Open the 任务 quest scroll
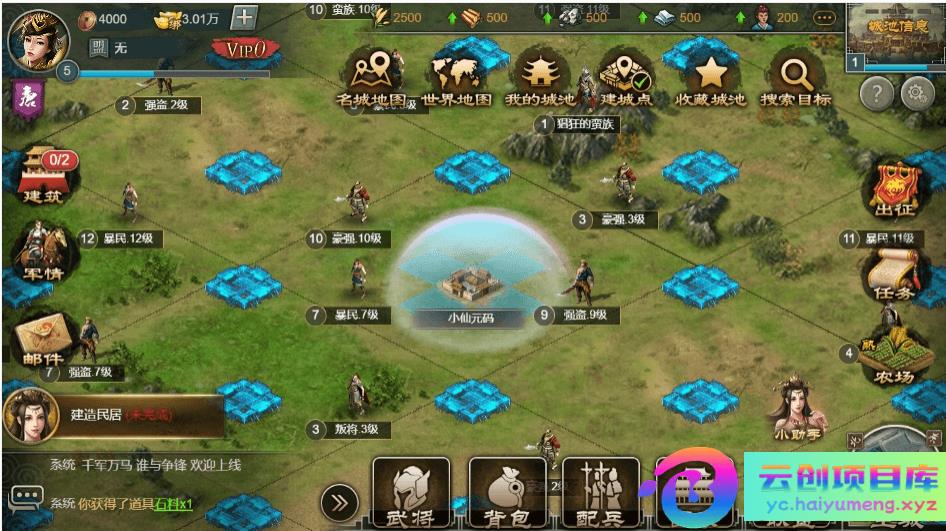 (891, 273)
